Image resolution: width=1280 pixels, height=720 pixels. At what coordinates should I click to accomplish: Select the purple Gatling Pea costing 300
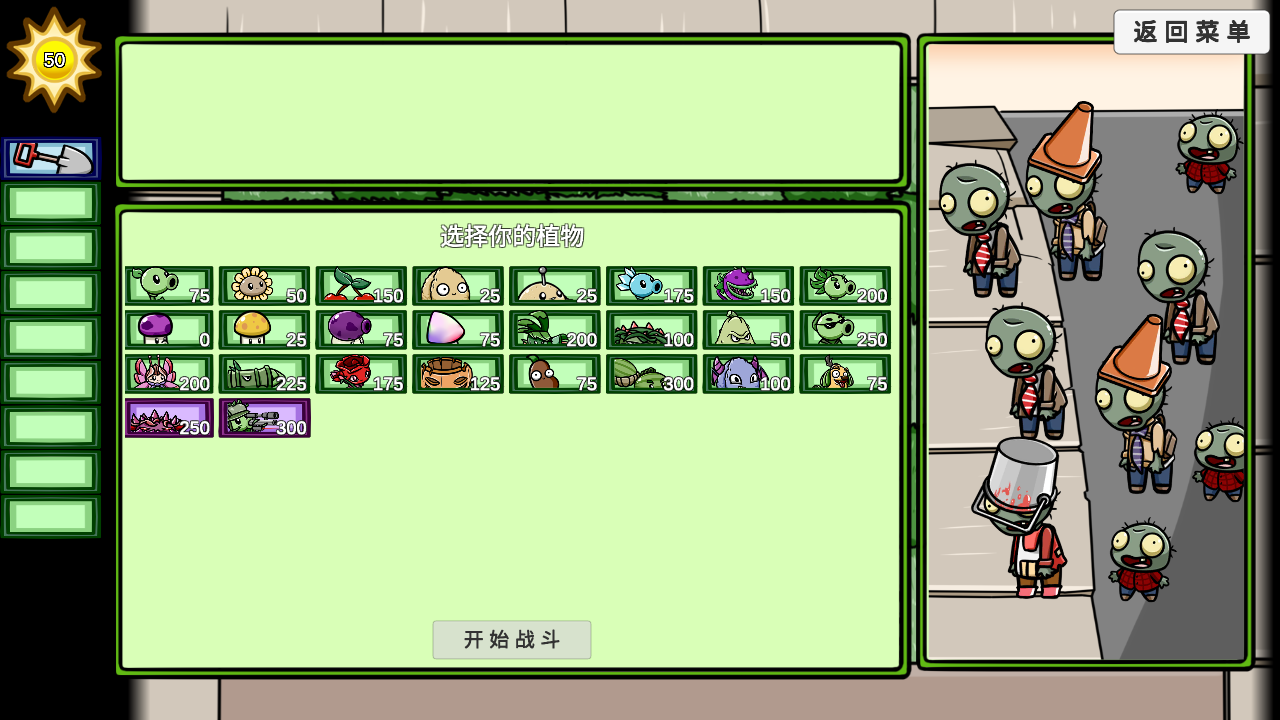264,418
